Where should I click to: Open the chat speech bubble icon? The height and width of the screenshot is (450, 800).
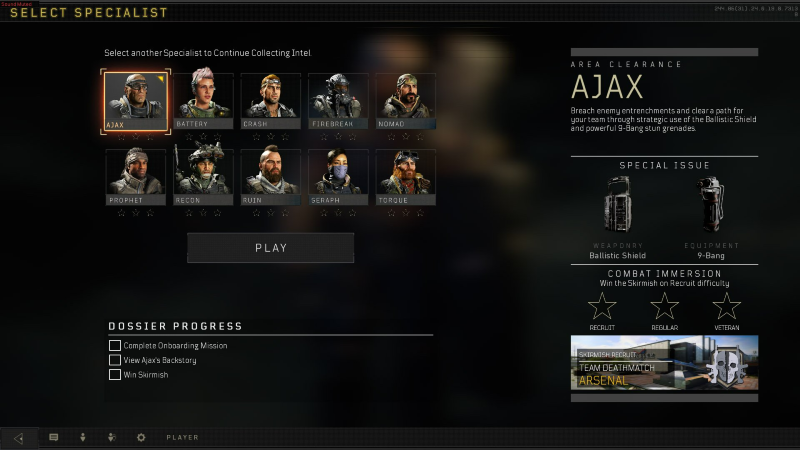(54, 437)
